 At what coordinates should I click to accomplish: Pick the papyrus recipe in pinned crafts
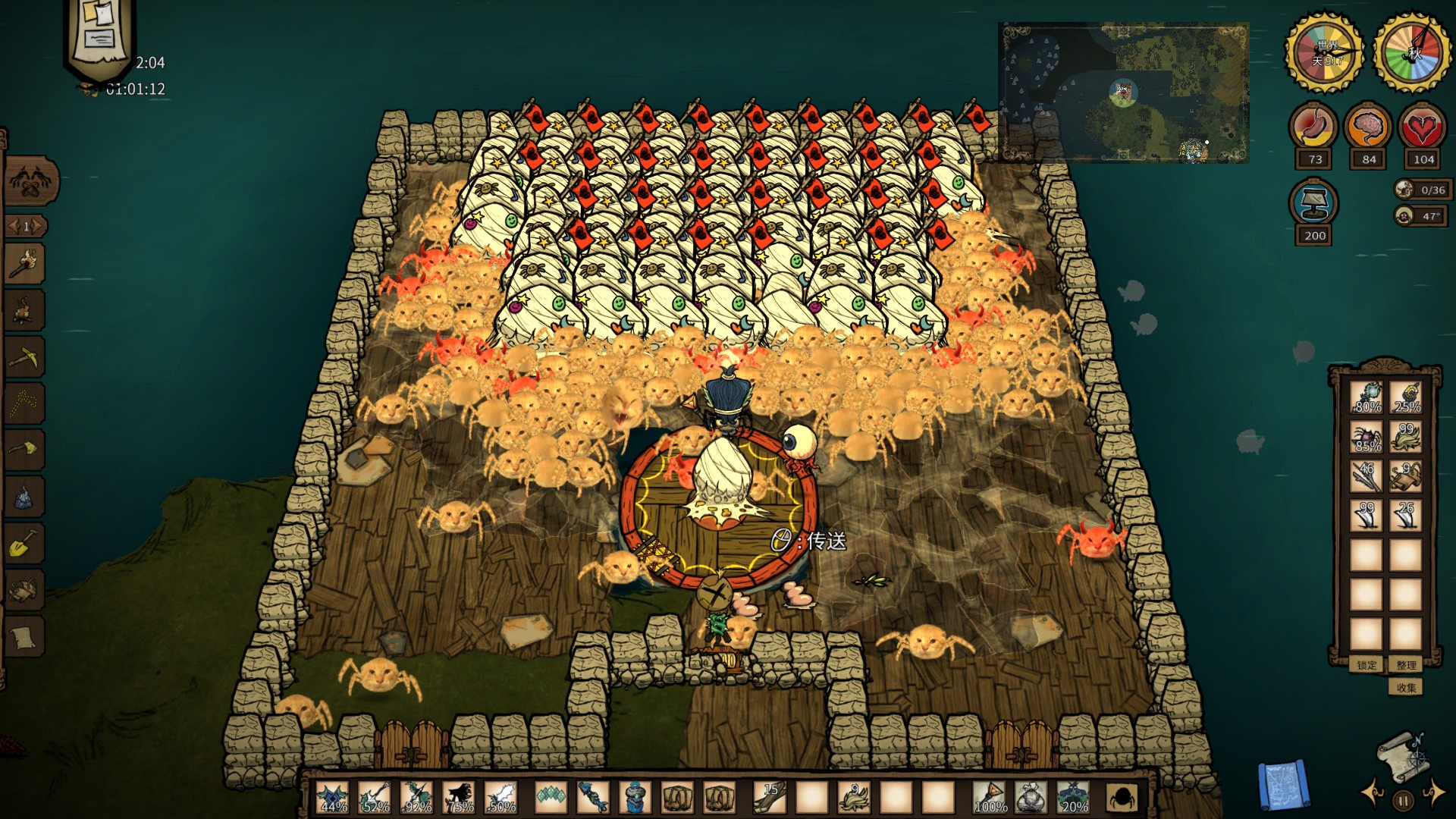point(25,637)
